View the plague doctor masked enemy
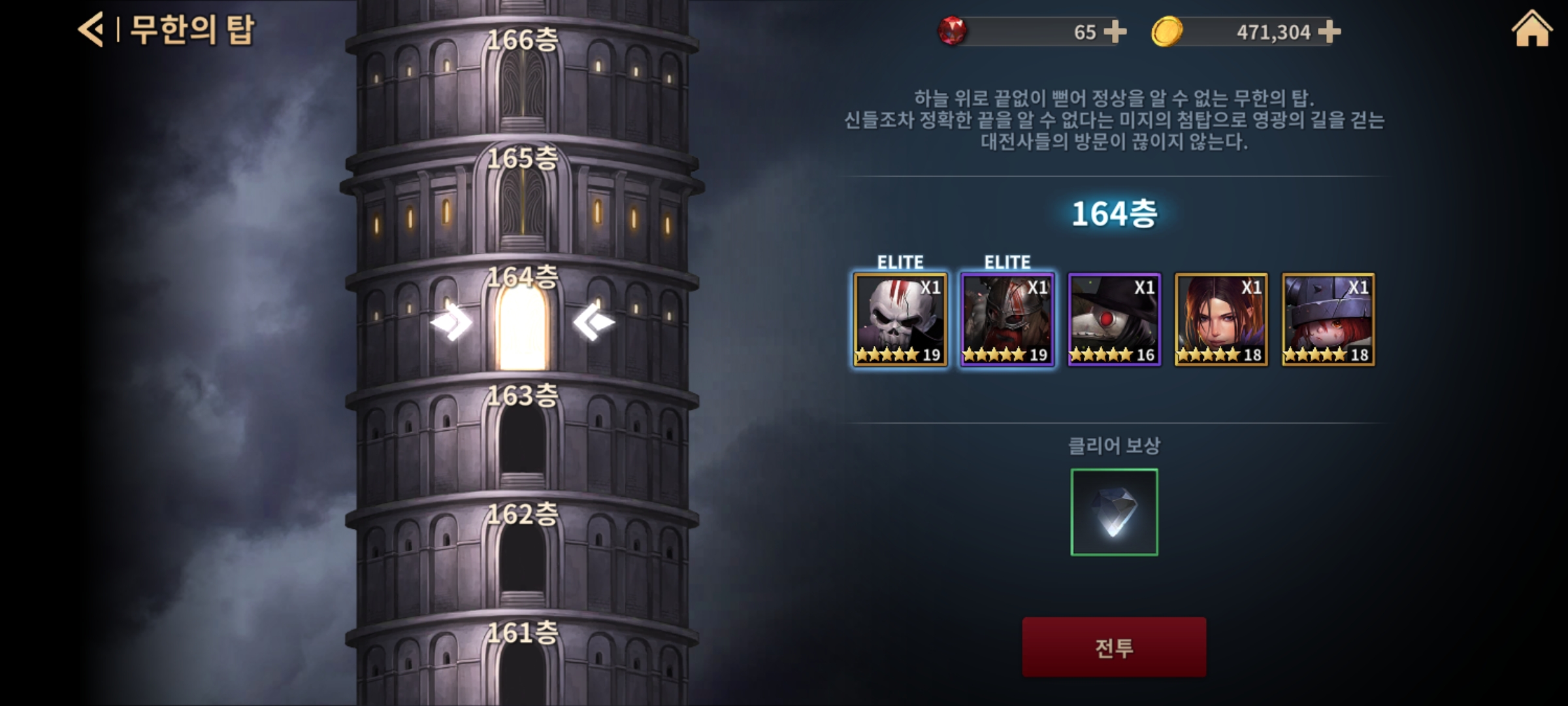The height and width of the screenshot is (706, 1568). (x=1114, y=319)
